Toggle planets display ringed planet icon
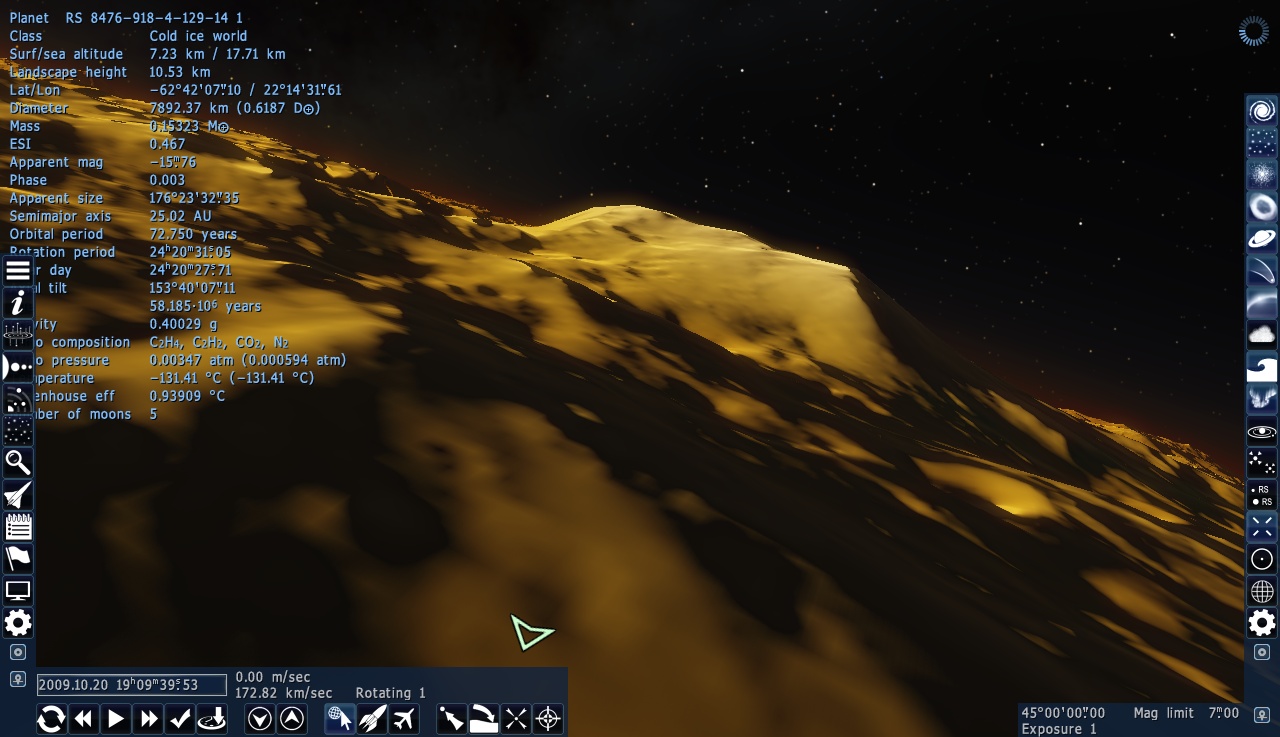The width and height of the screenshot is (1280, 737). [x=1262, y=238]
